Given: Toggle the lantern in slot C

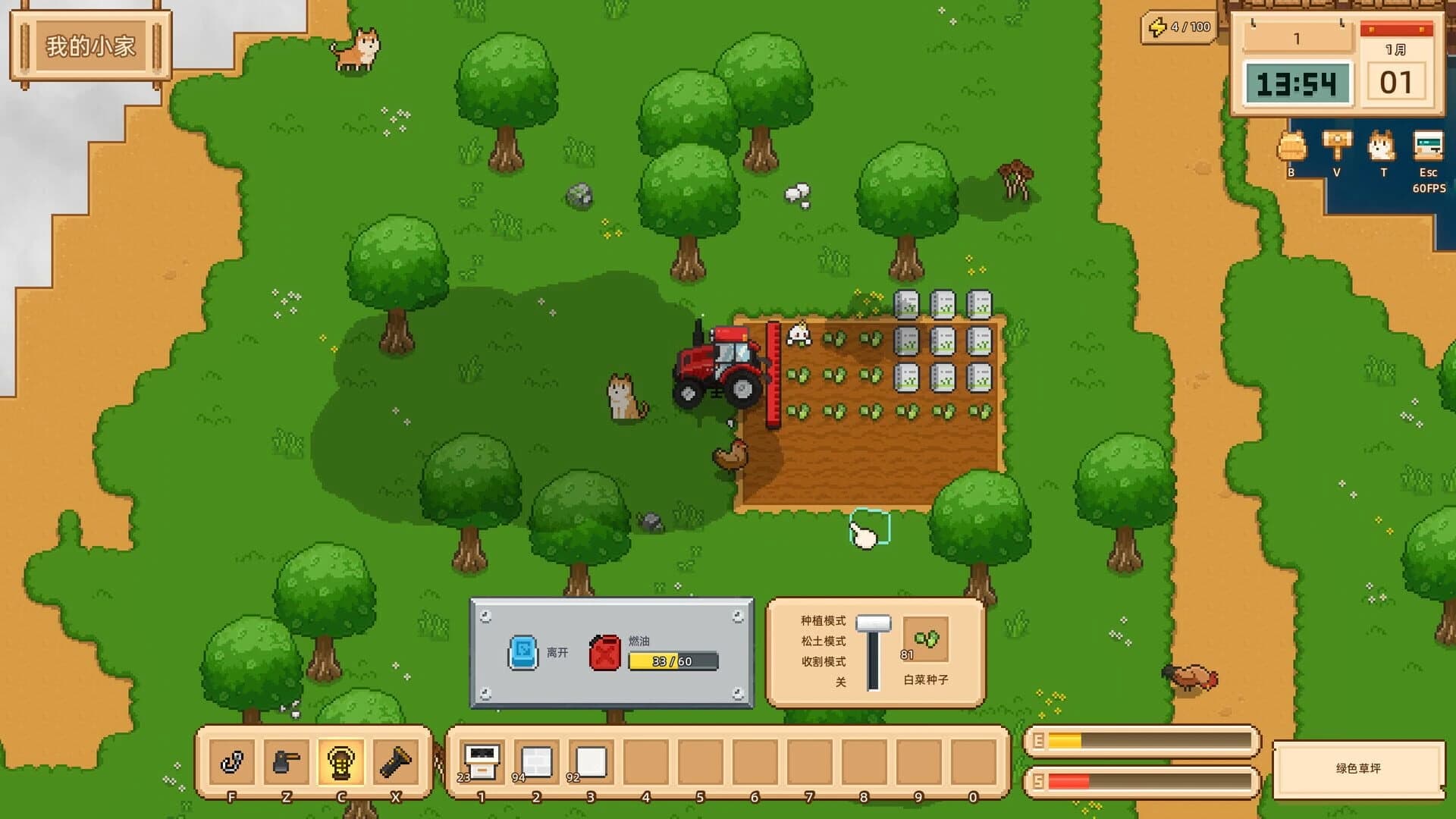Looking at the screenshot, I should tap(340, 761).
